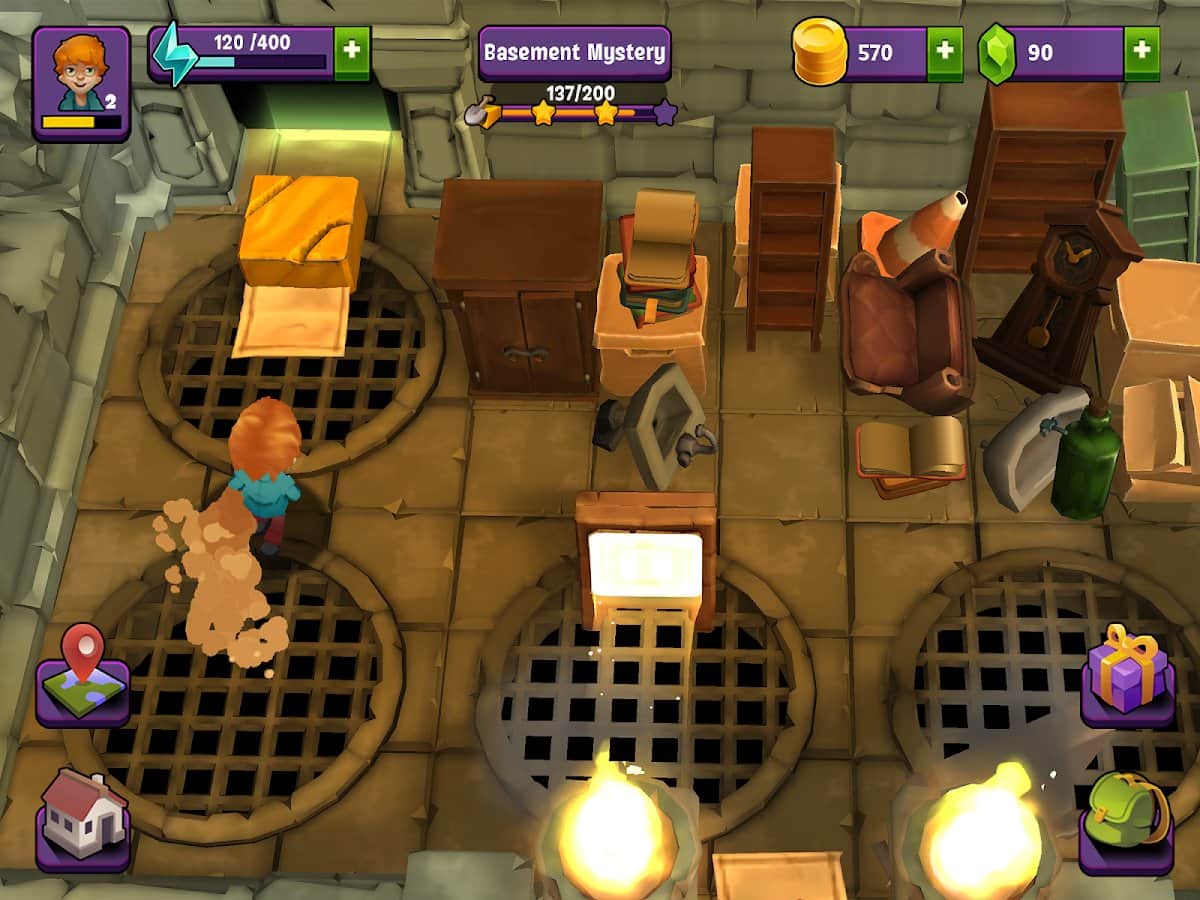This screenshot has width=1200, height=900.
Task: Add more energy with the plus button
Action: tap(351, 53)
